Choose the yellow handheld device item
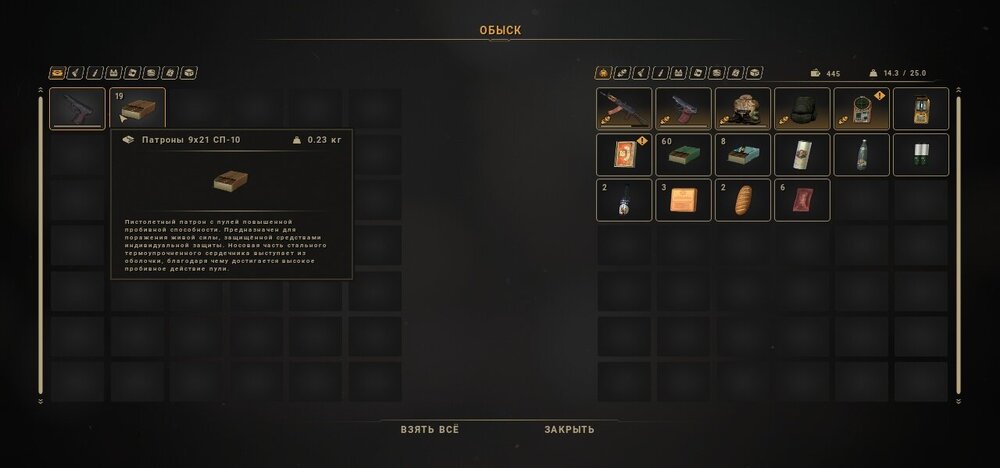1000x468 pixels. click(920, 109)
